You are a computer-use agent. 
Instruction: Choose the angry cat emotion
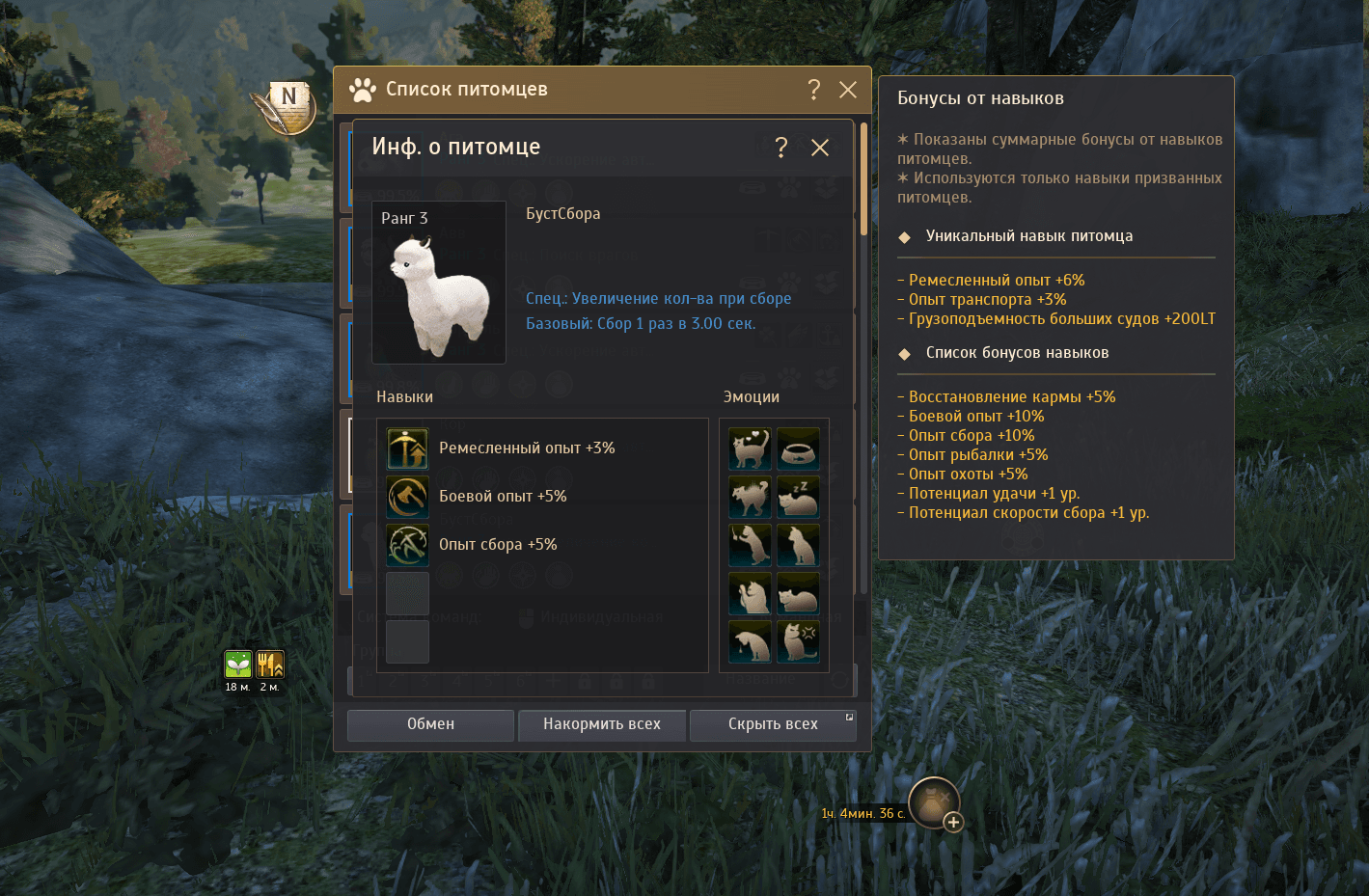coord(798,641)
